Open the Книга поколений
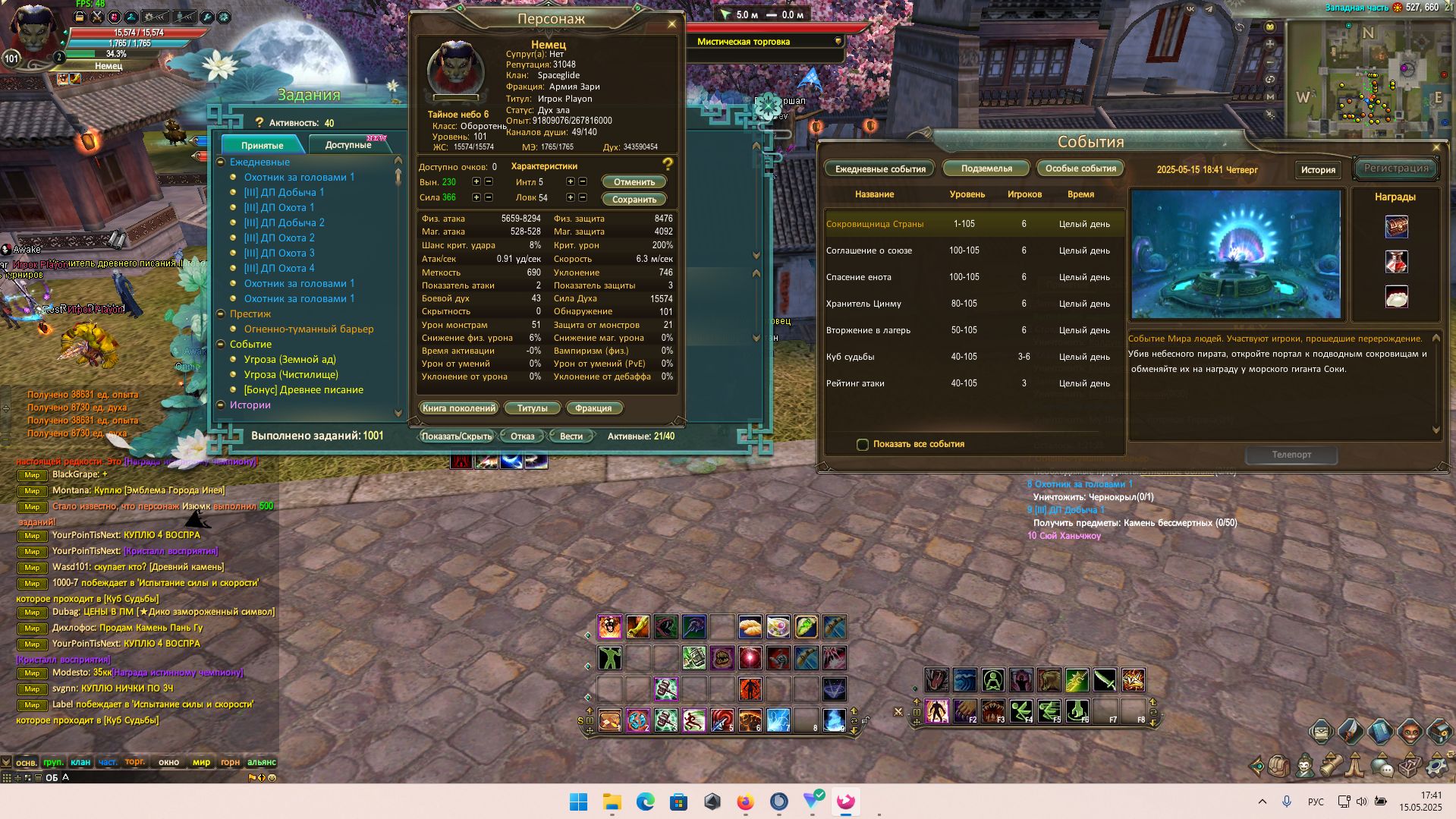 coord(459,408)
